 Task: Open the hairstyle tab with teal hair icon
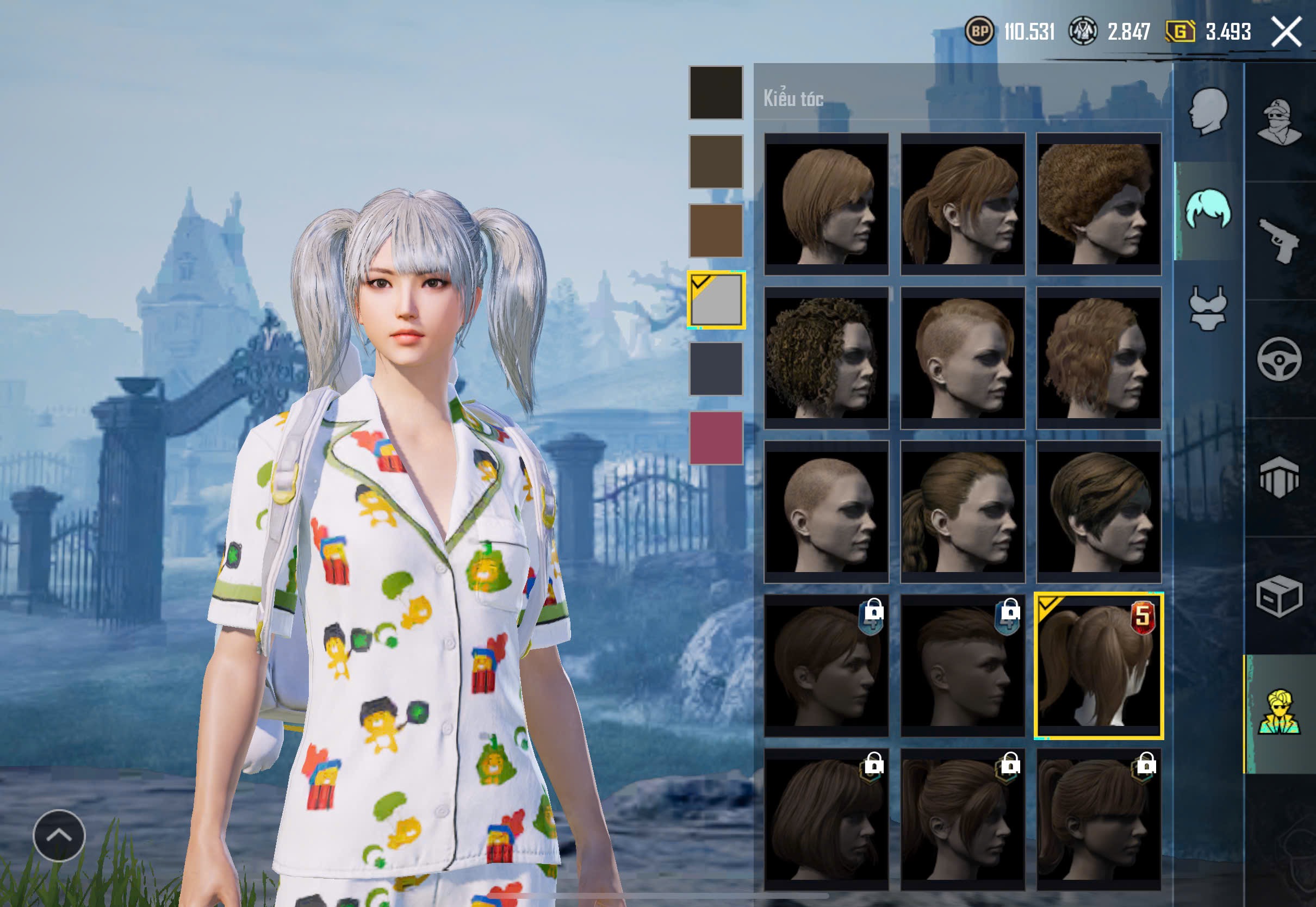click(1208, 210)
